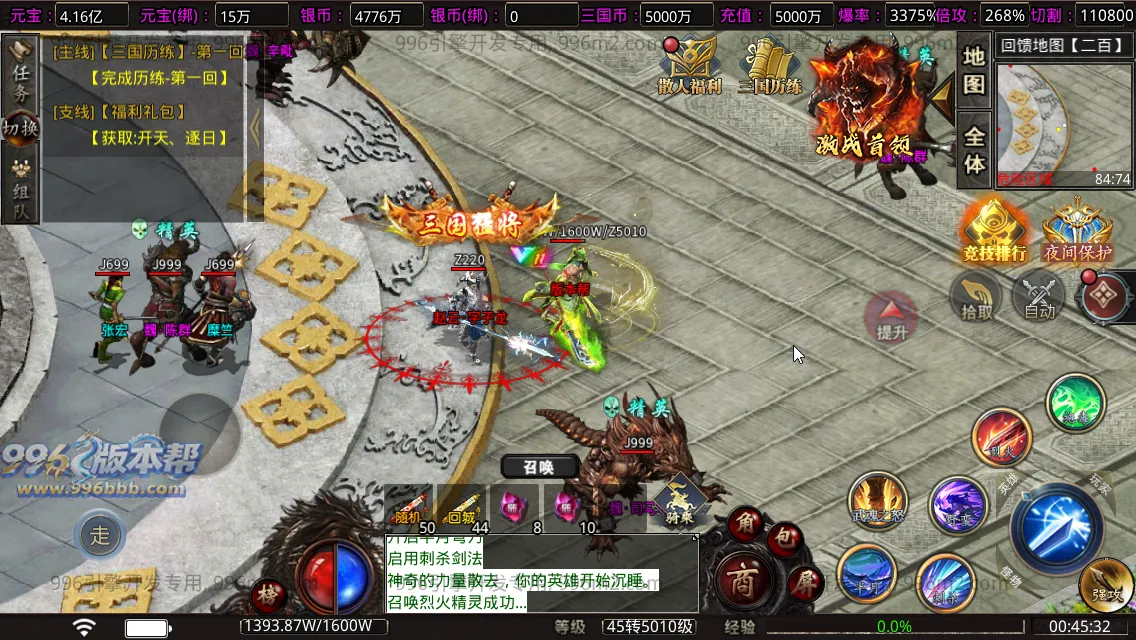Tap the 召唤 summon button
1136x640 pixels.
coord(539,466)
